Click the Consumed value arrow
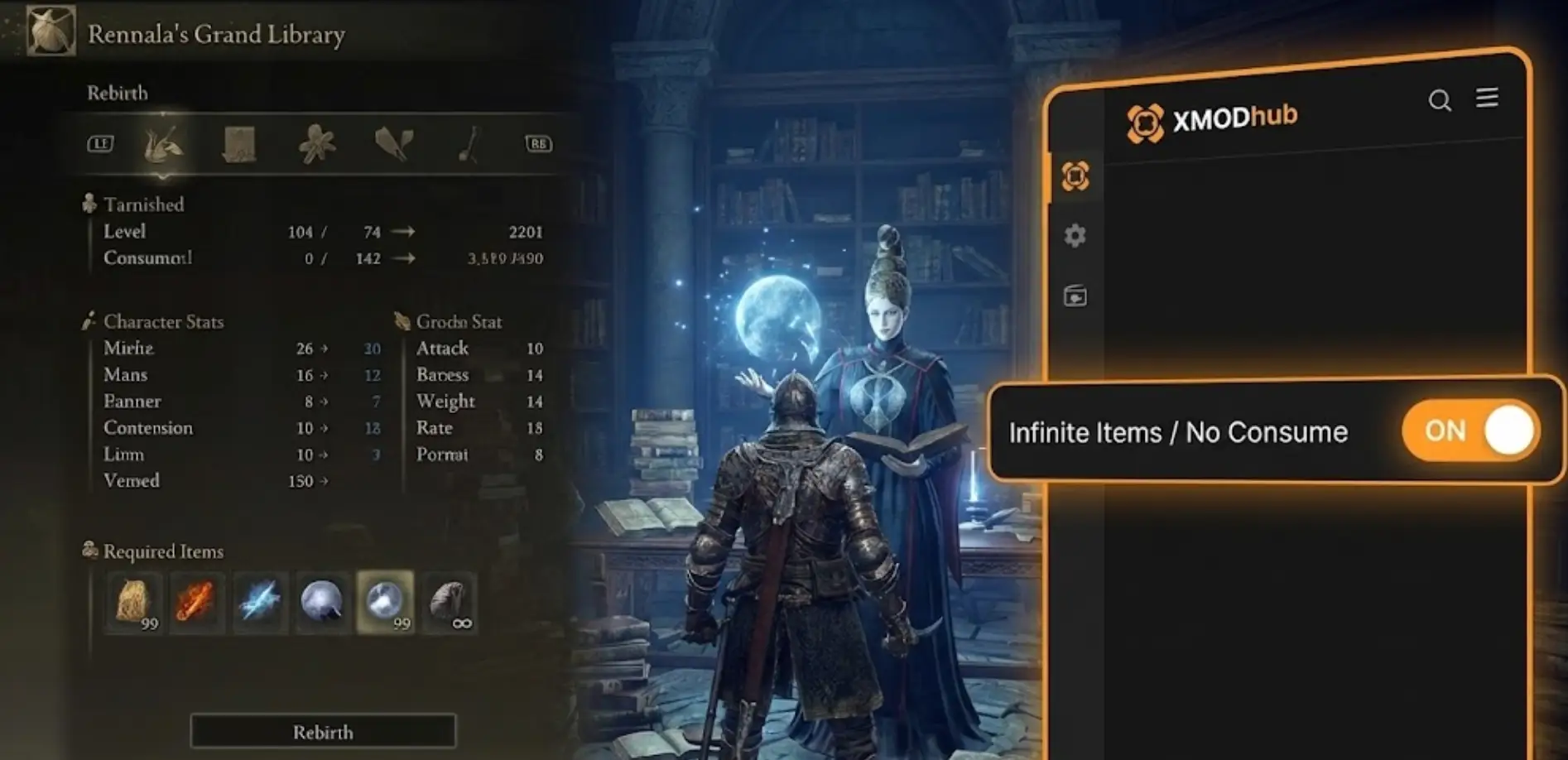Image resolution: width=1568 pixels, height=760 pixels. click(403, 258)
